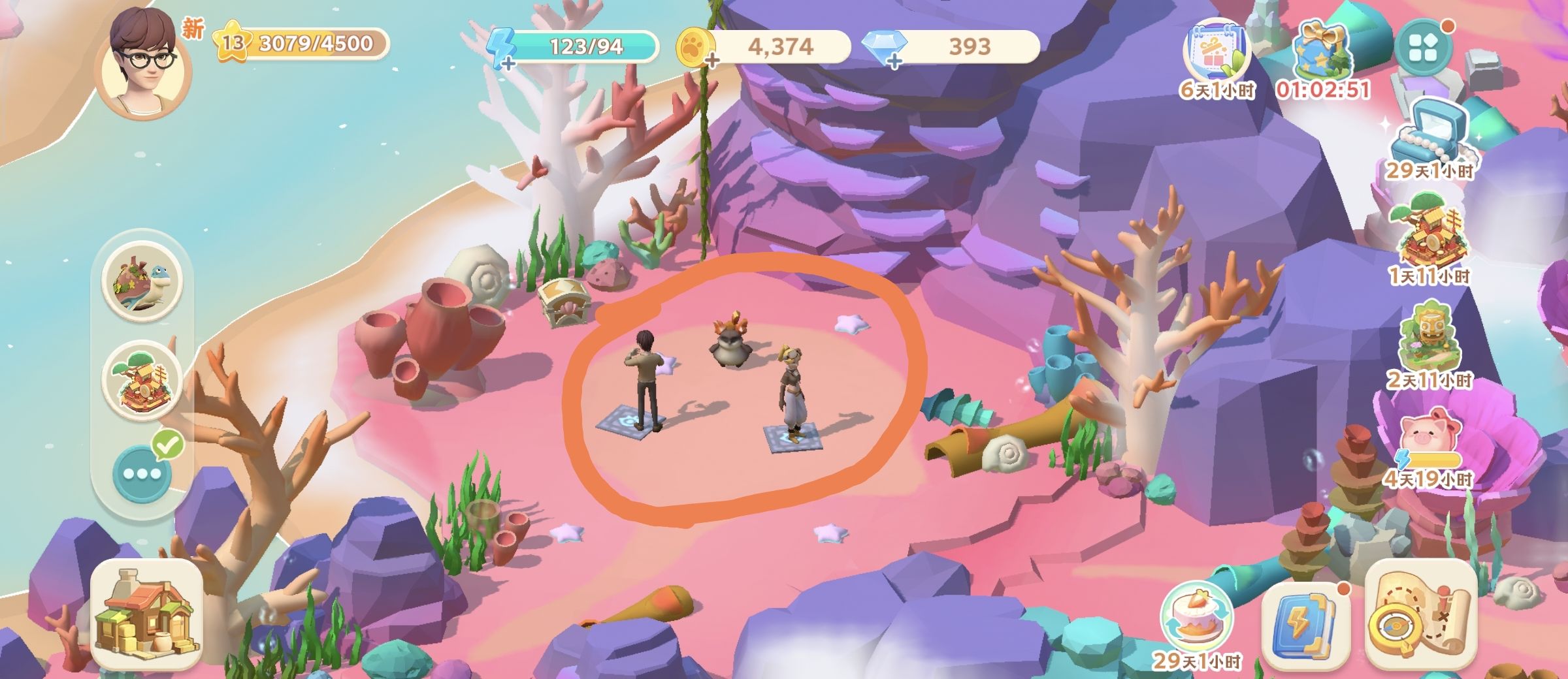Open the treasure map
The height and width of the screenshot is (679, 1568).
(x=1420, y=617)
